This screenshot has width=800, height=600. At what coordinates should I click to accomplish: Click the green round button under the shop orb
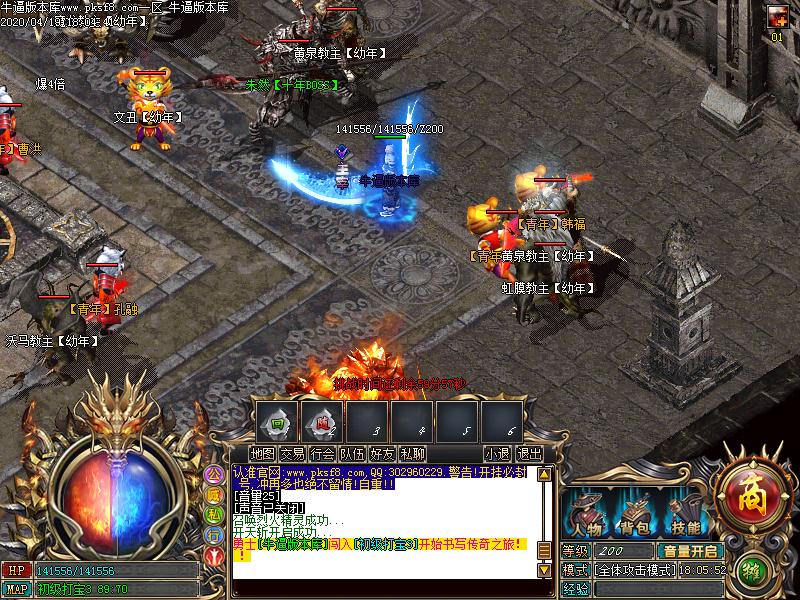753,571
